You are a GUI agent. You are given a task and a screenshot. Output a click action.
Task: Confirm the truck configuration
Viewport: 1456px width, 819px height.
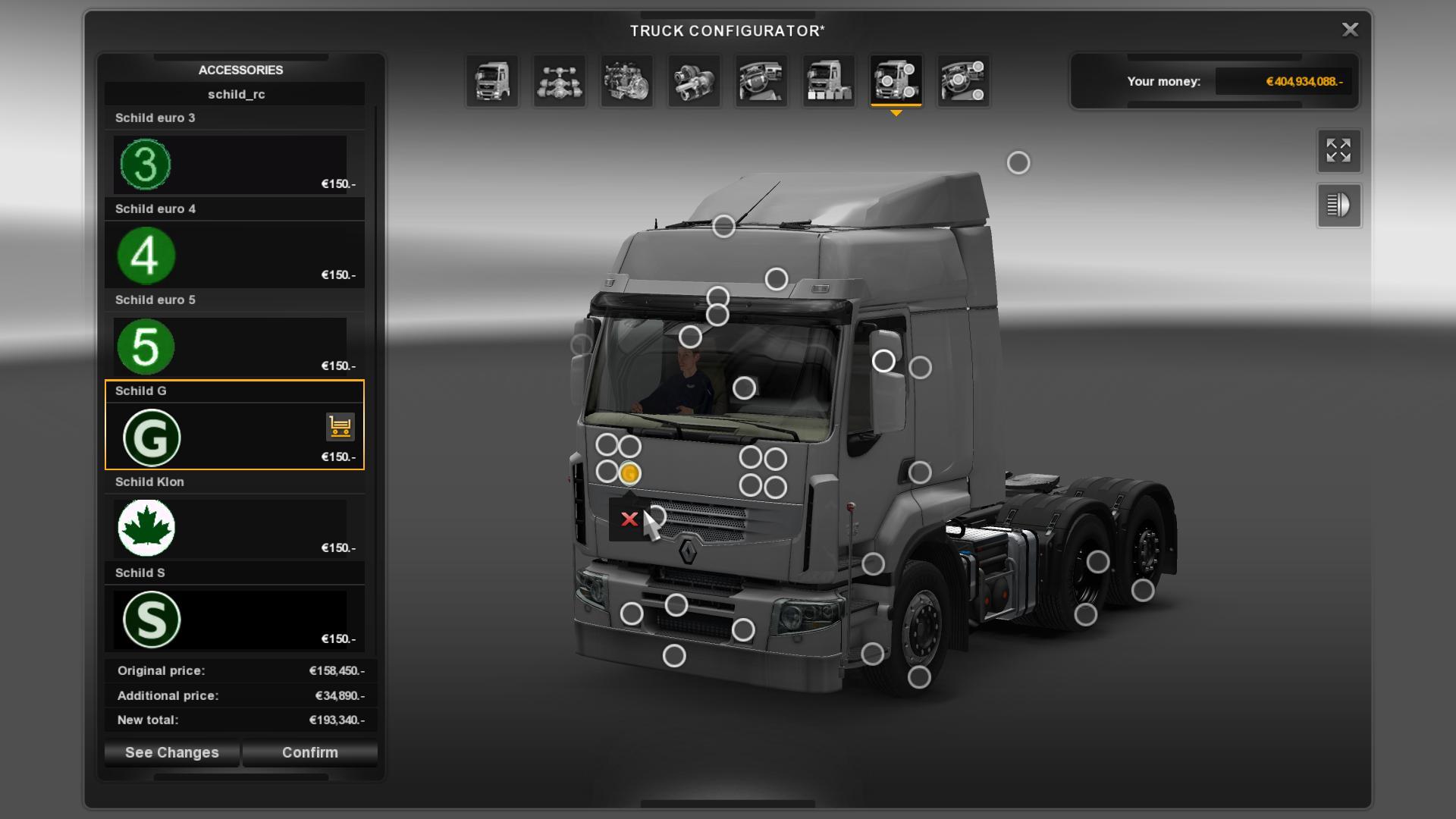tap(309, 752)
